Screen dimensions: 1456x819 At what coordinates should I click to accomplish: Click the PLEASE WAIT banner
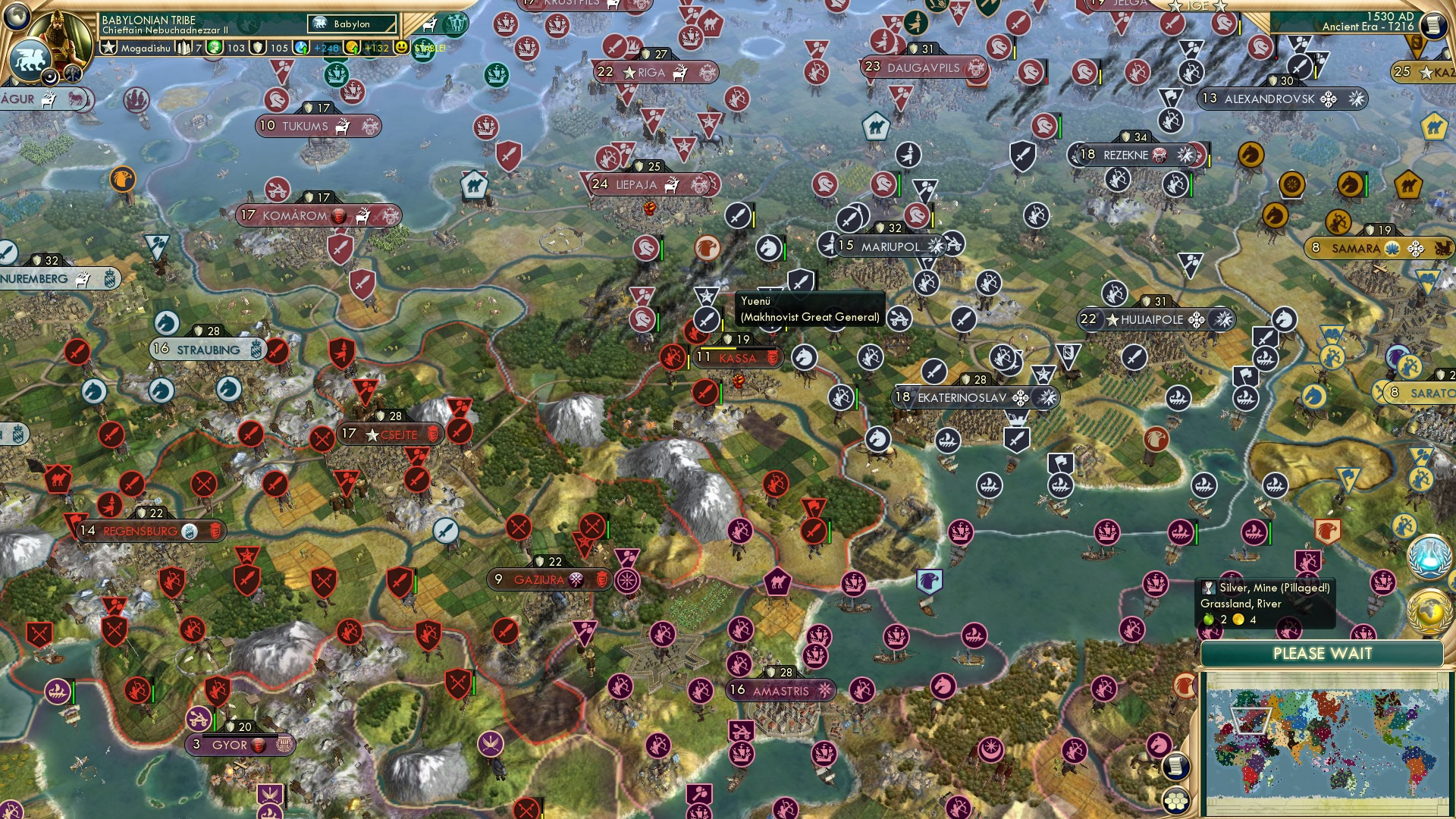coord(1325,653)
